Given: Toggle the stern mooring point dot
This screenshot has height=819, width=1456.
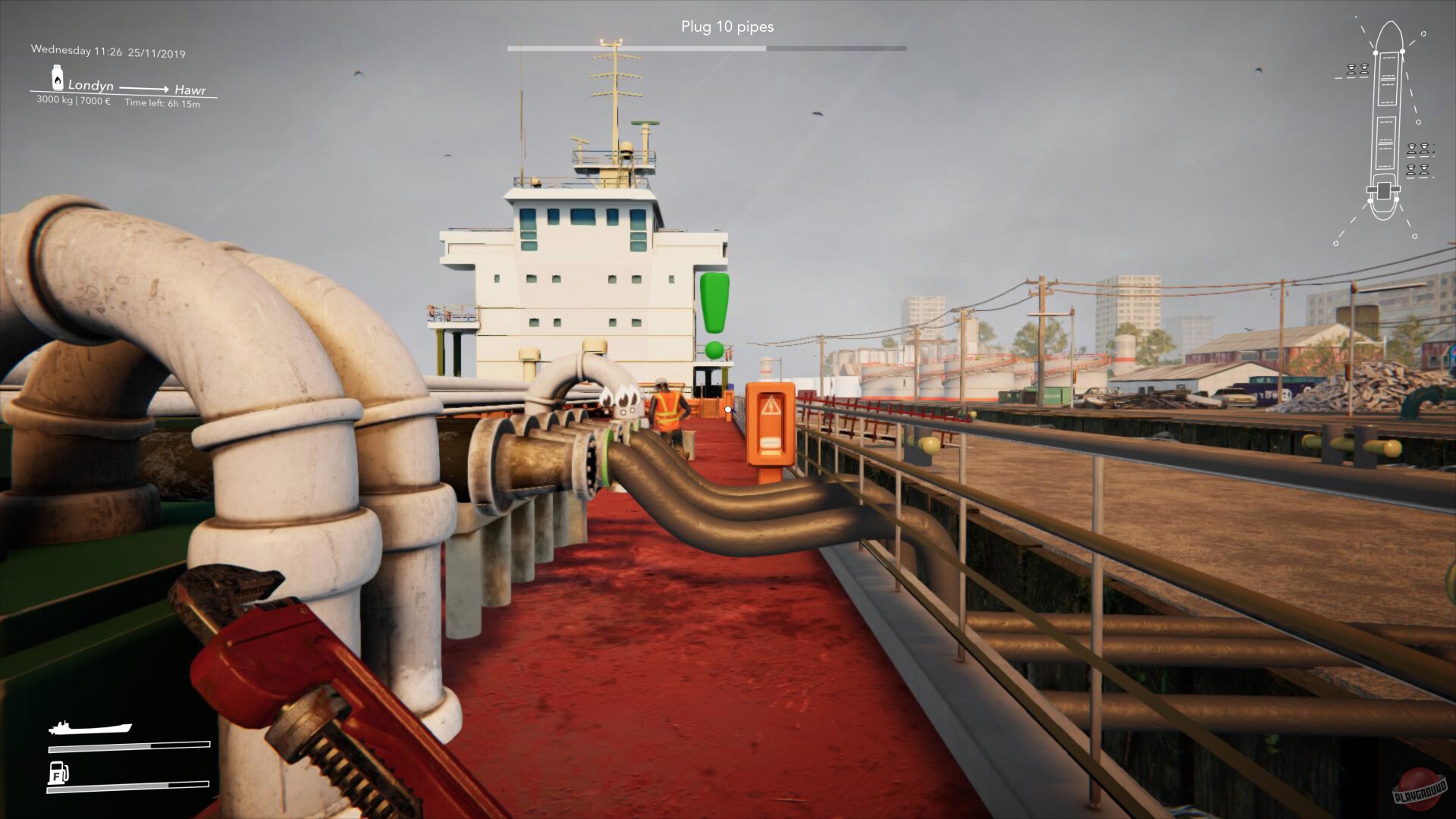Looking at the screenshot, I should [x=1370, y=201].
